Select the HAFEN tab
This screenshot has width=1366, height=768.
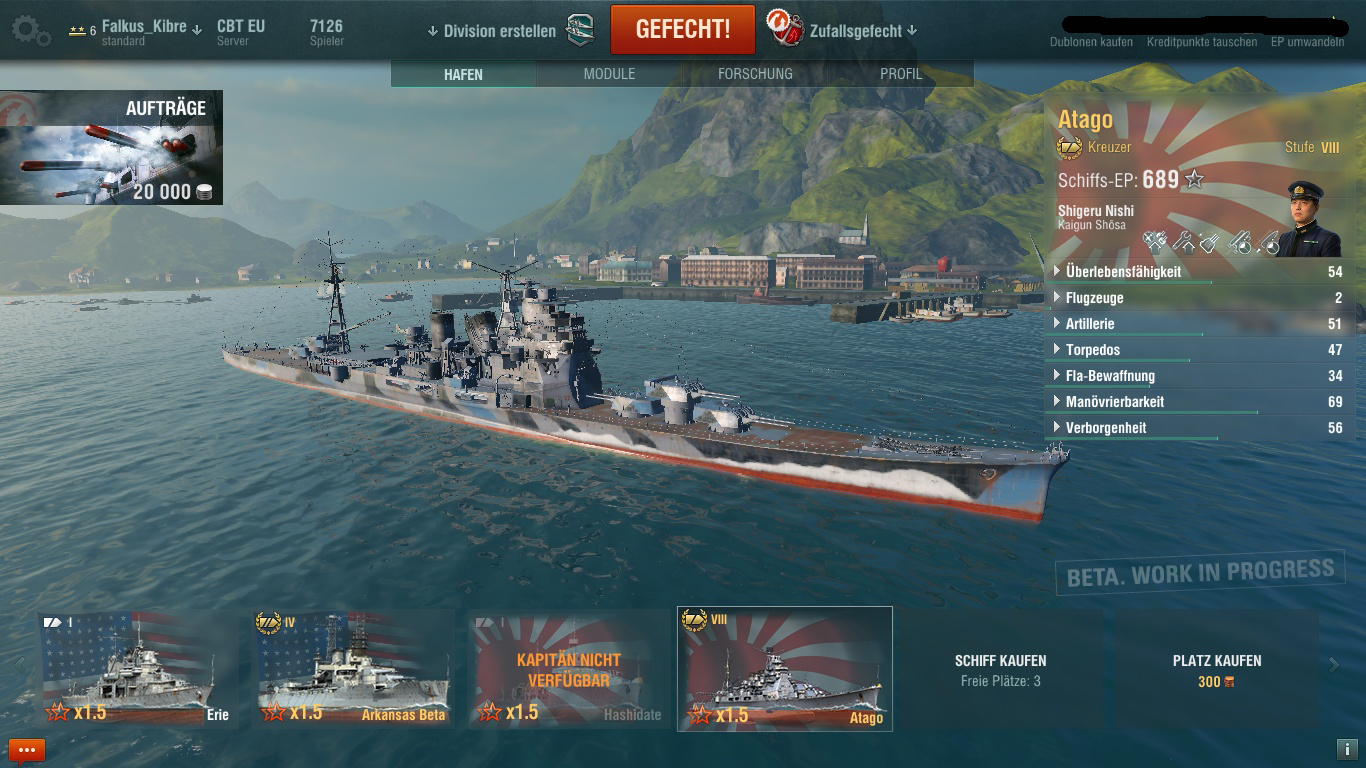pos(463,74)
